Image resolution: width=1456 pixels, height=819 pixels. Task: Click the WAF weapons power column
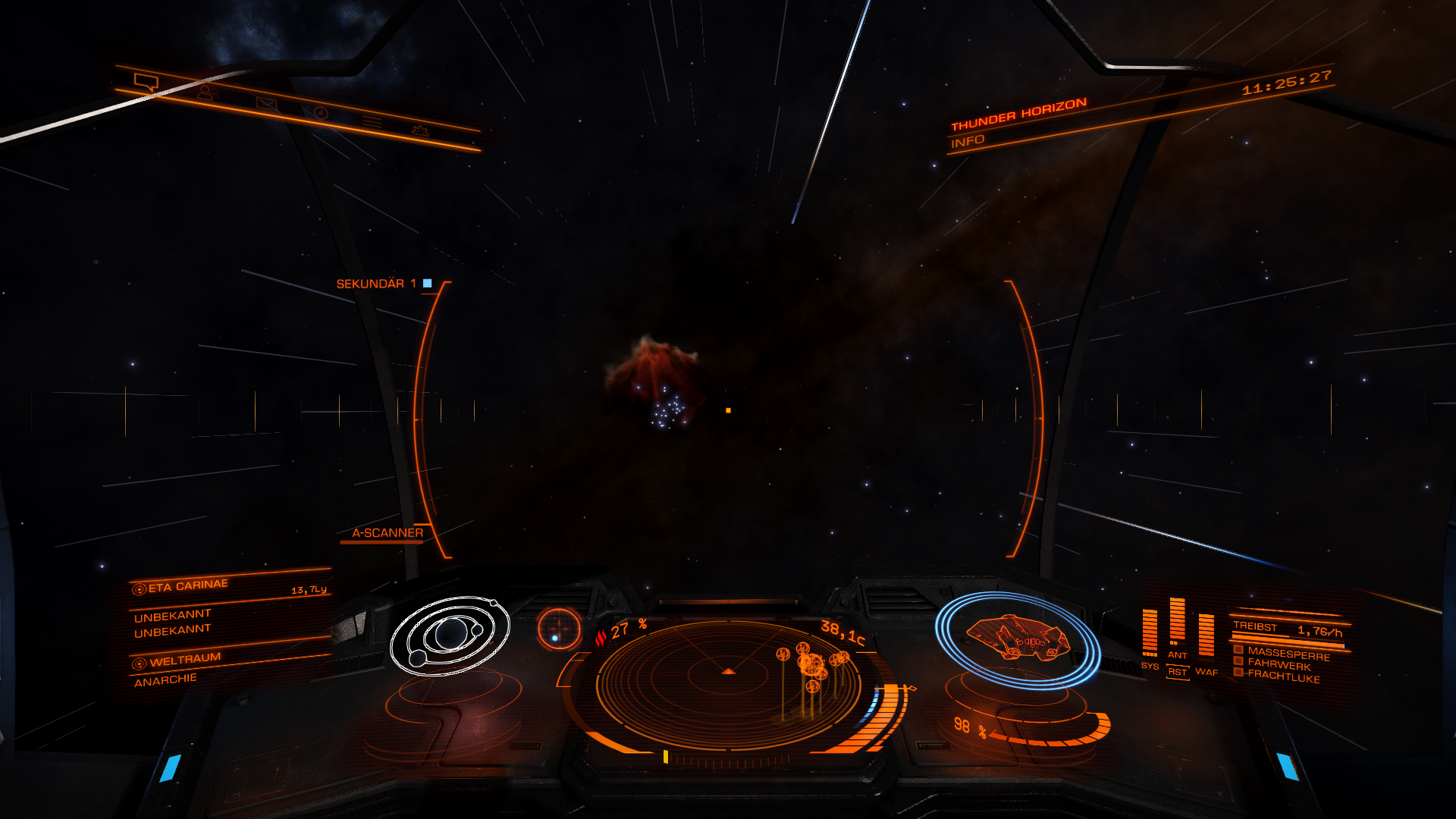(x=1206, y=635)
